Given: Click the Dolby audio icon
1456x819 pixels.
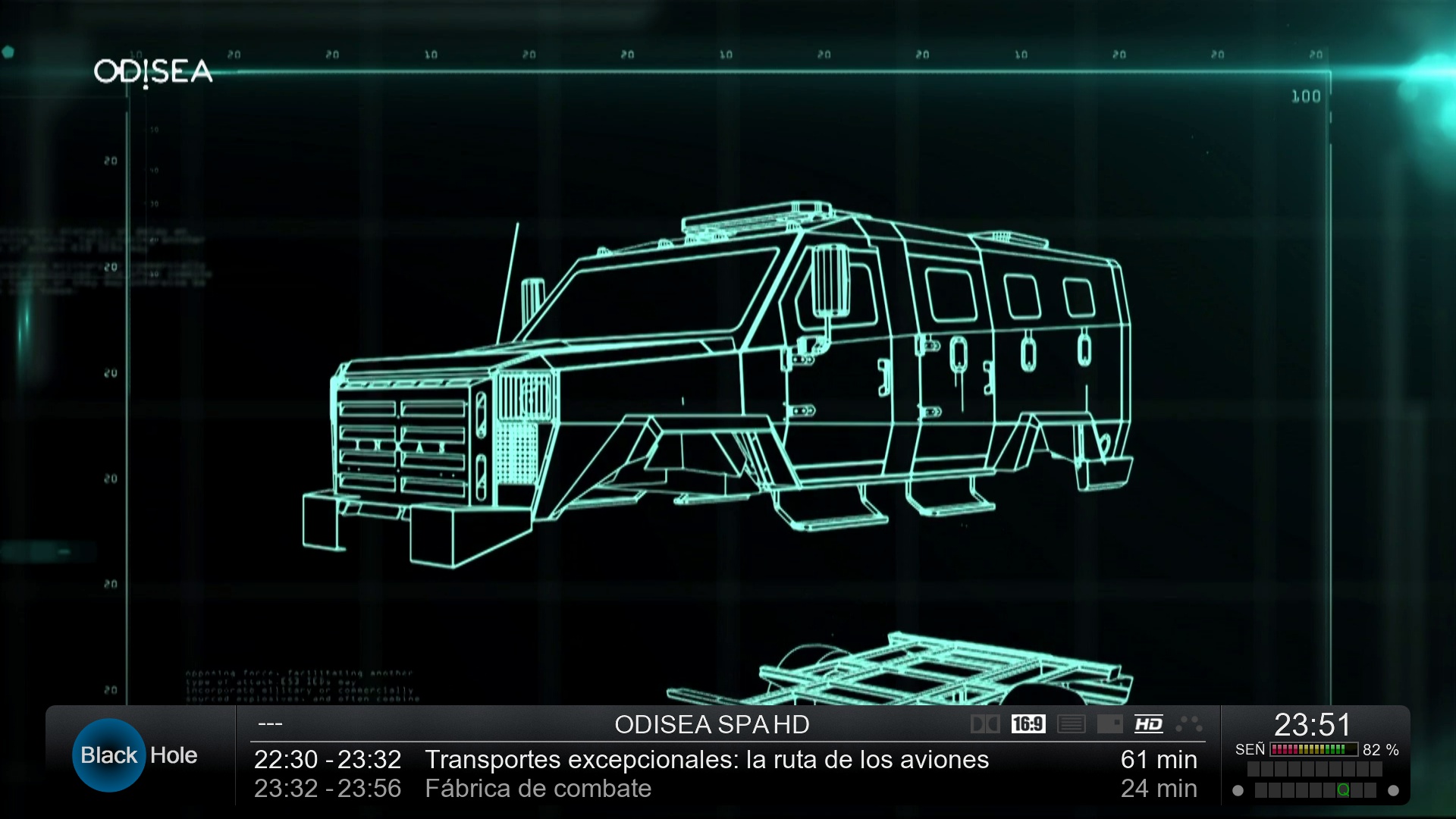Looking at the screenshot, I should point(985,724).
